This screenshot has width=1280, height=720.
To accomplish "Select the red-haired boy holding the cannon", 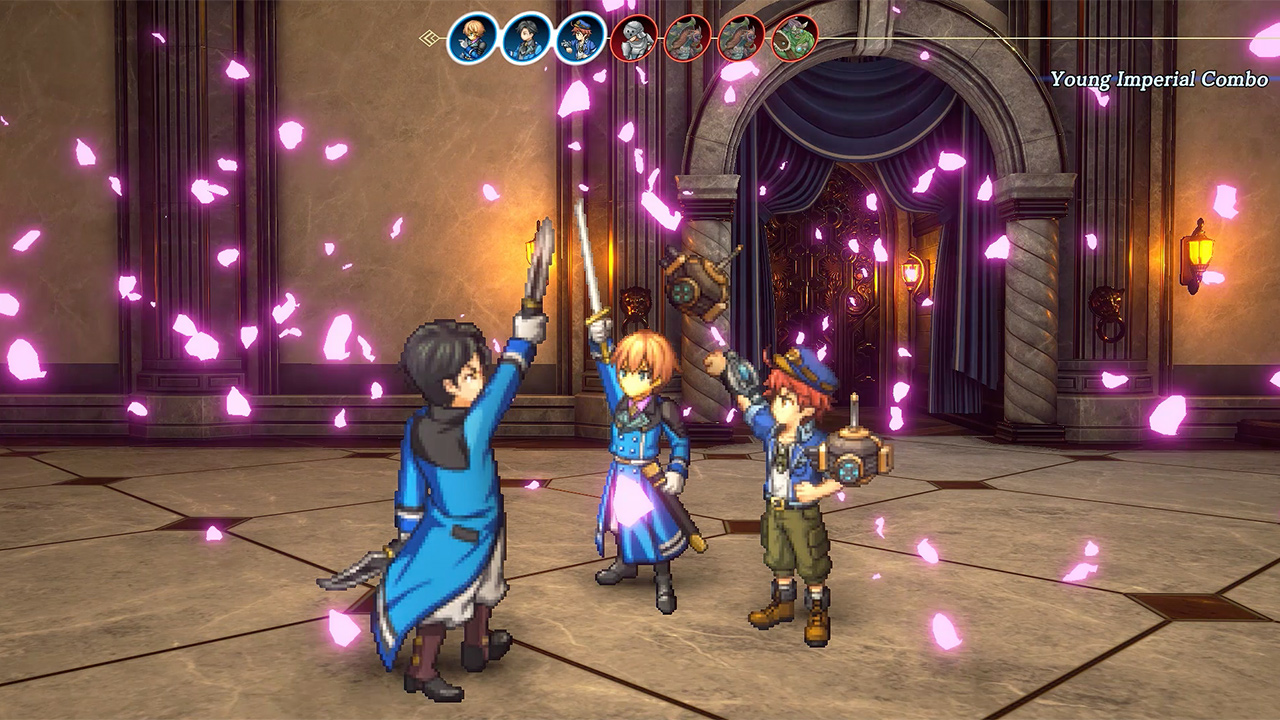I will pyautogui.click(x=790, y=480).
